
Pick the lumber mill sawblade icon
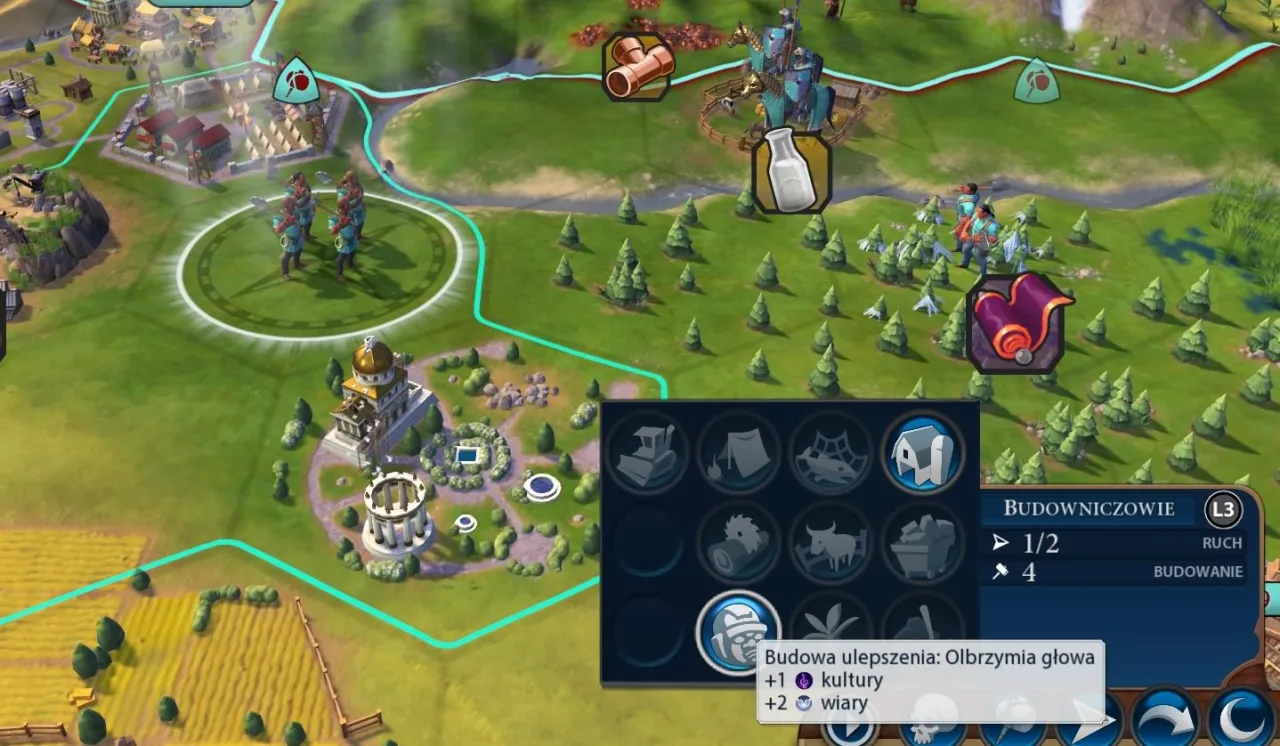coord(739,542)
